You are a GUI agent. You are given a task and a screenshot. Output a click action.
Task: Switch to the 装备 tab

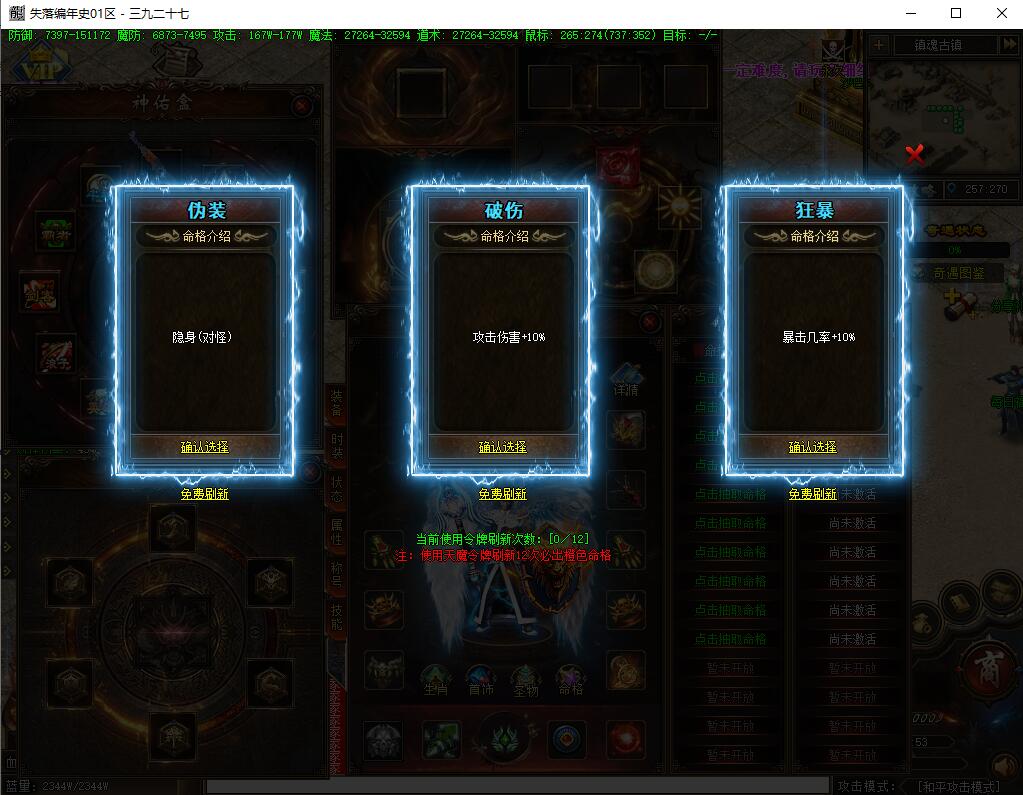[x=337, y=404]
